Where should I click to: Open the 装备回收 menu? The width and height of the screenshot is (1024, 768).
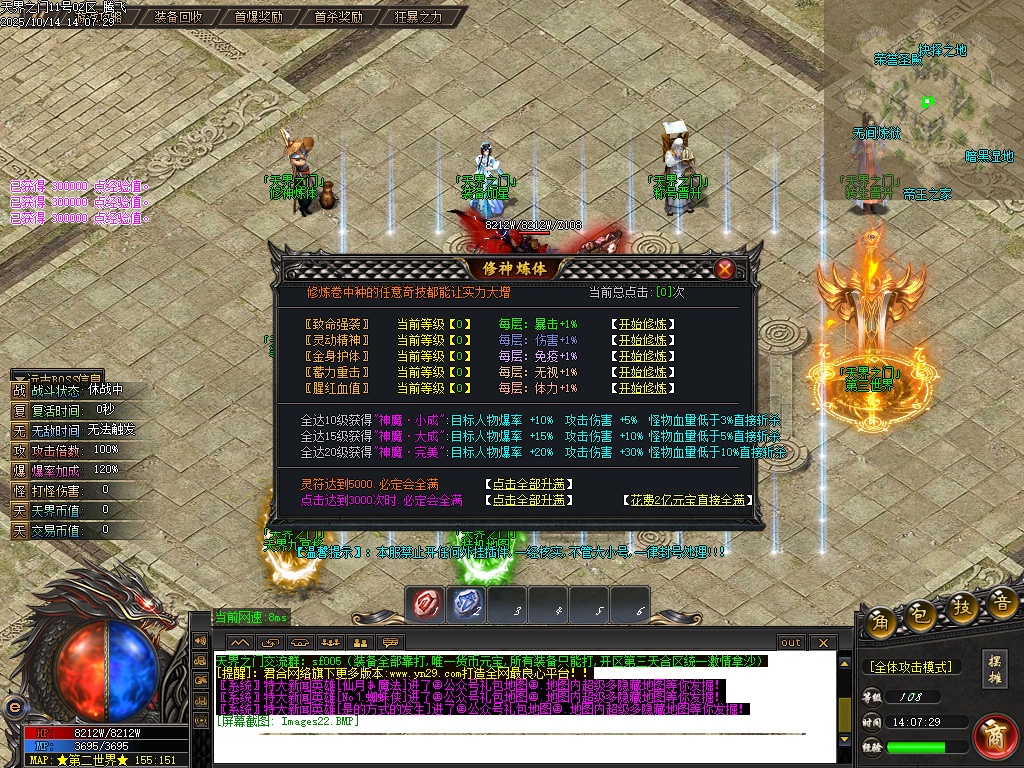(179, 17)
